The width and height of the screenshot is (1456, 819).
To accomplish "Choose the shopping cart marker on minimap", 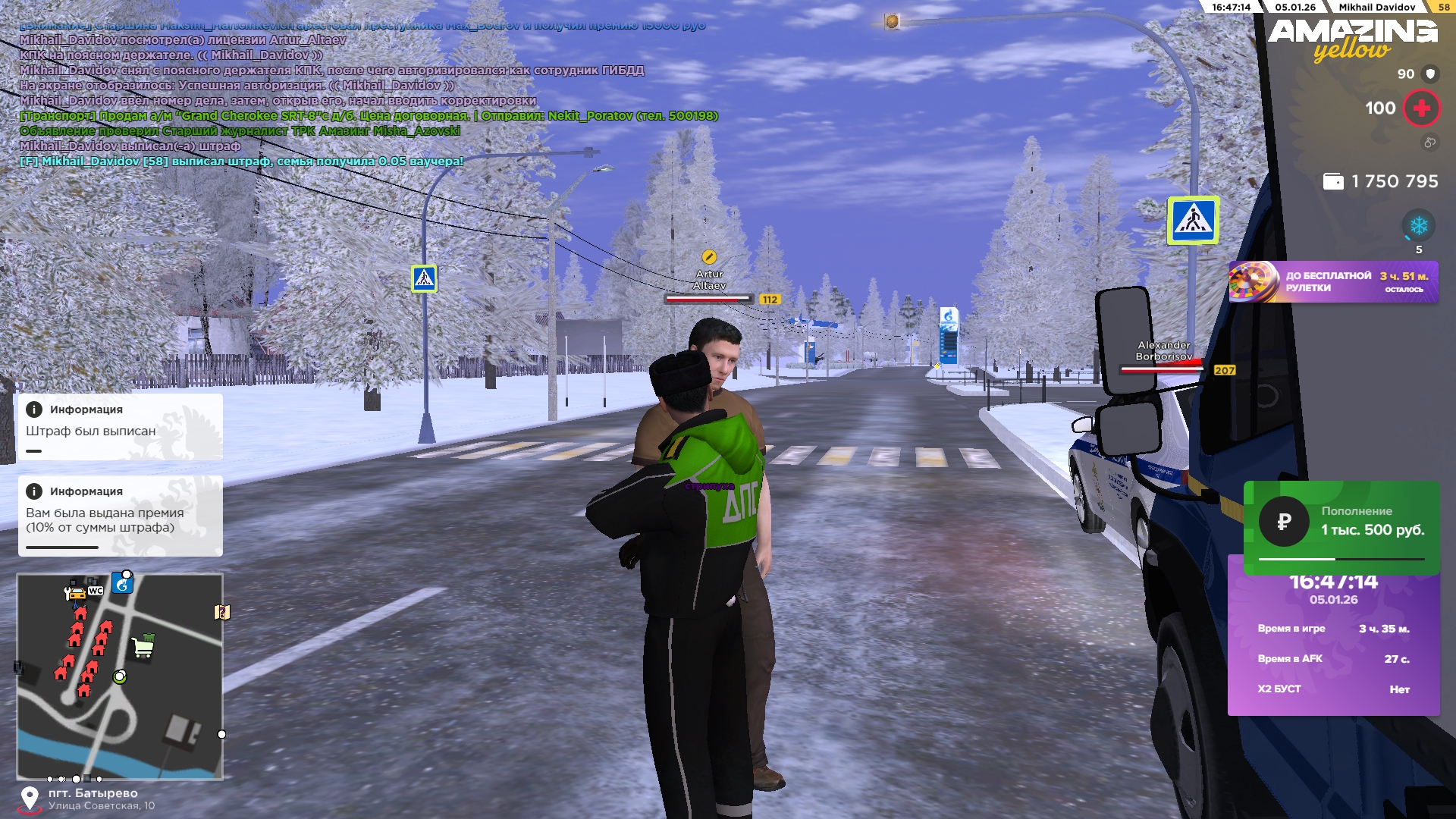I will pyautogui.click(x=143, y=646).
